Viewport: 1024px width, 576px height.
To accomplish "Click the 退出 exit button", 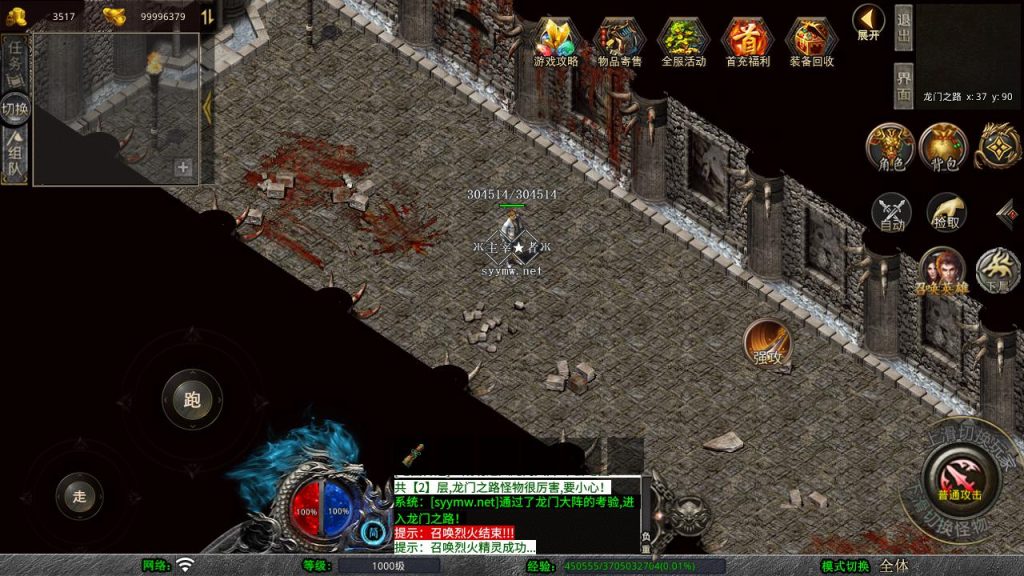I will pos(903,28).
